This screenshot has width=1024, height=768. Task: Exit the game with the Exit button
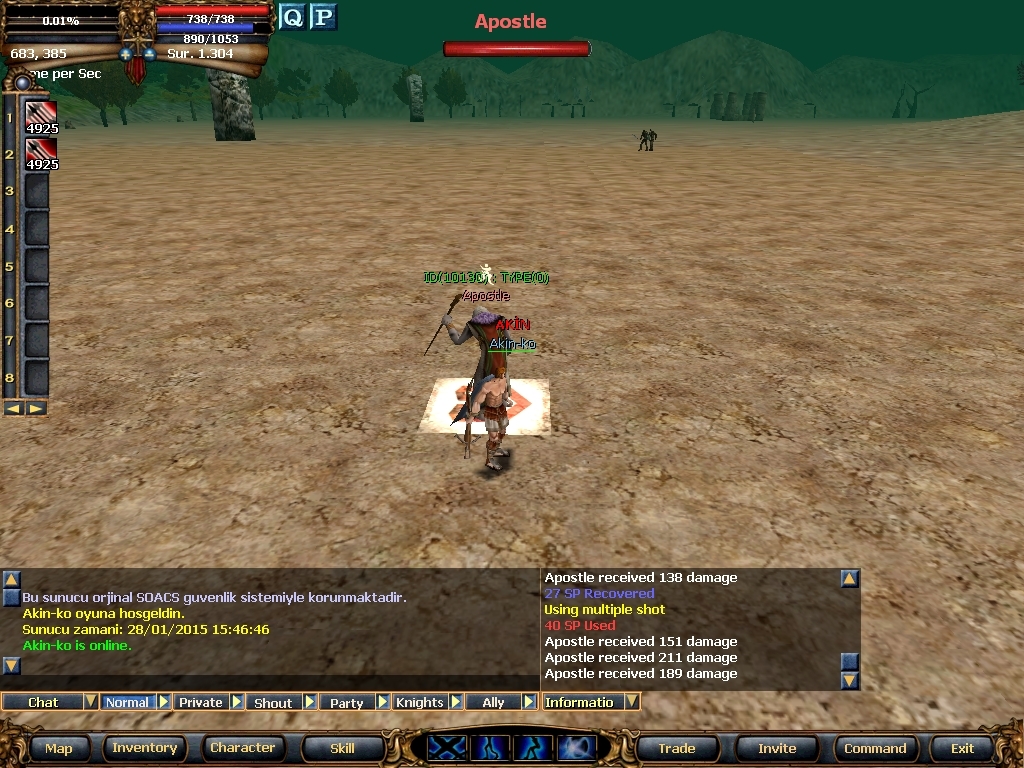point(962,748)
